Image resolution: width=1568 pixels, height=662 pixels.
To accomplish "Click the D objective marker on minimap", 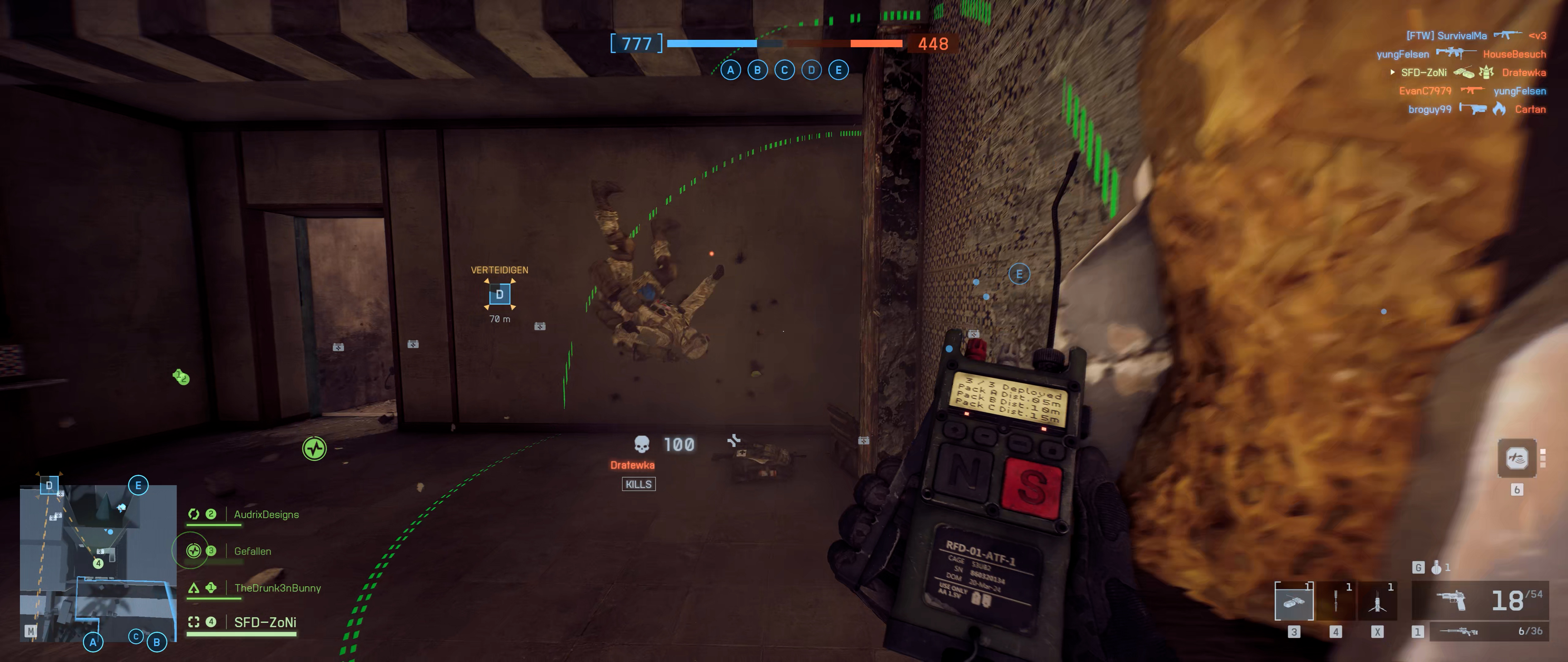I will (49, 485).
